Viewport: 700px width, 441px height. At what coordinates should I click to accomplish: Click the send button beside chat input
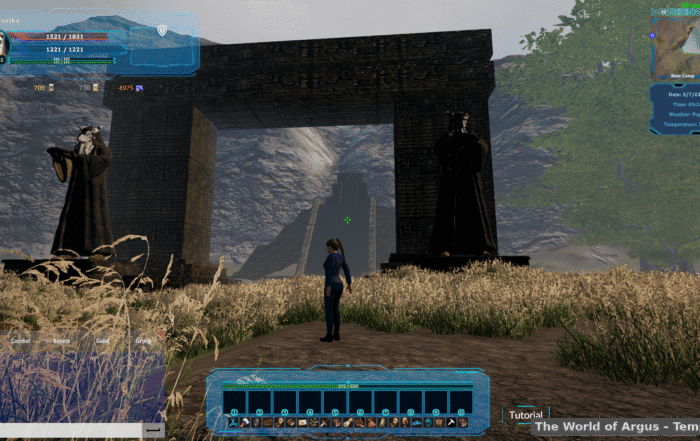tap(154, 429)
